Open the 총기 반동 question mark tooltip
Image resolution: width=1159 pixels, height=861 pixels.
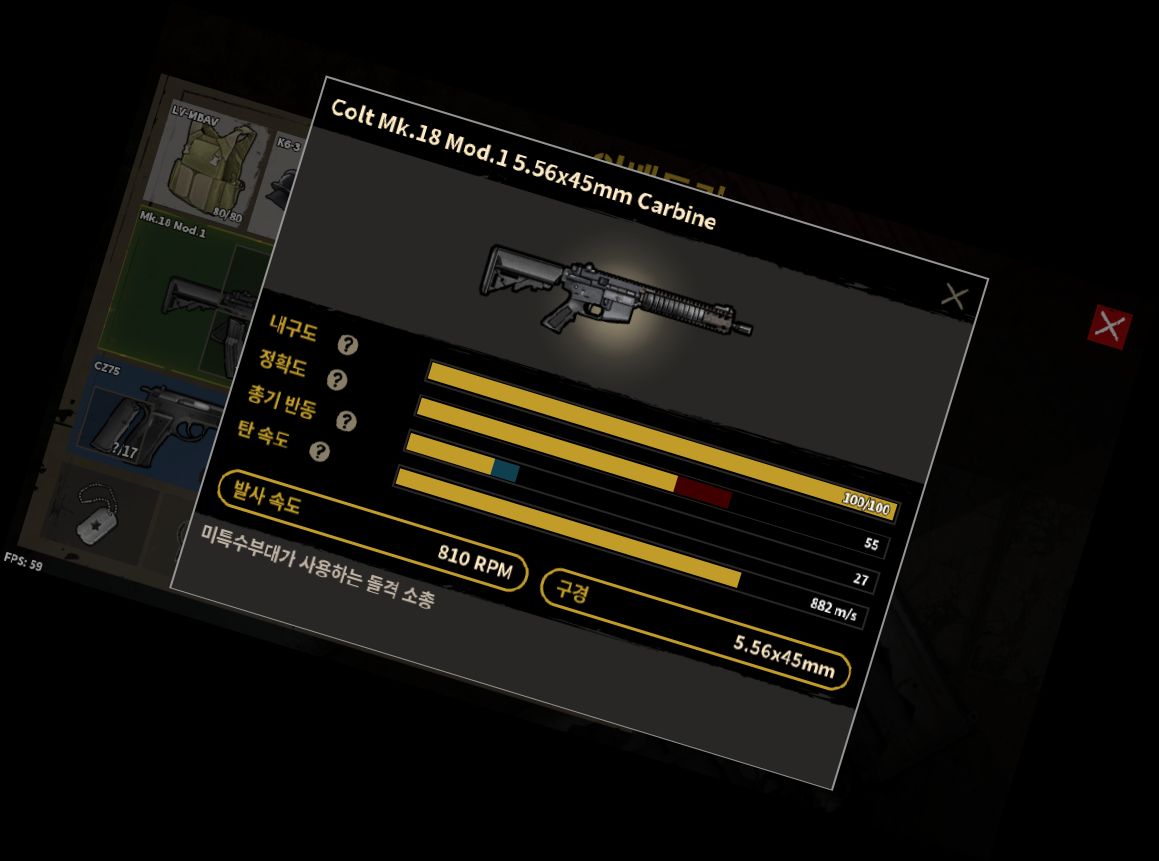pos(346,421)
